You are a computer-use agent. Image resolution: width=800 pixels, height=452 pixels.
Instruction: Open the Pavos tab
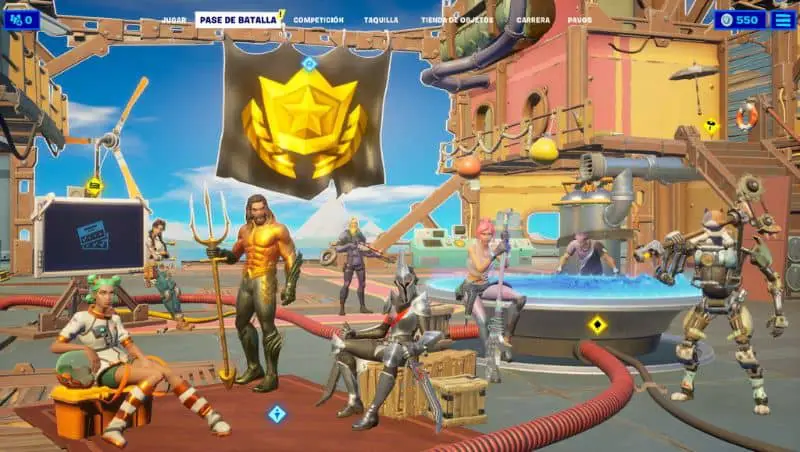point(579,20)
